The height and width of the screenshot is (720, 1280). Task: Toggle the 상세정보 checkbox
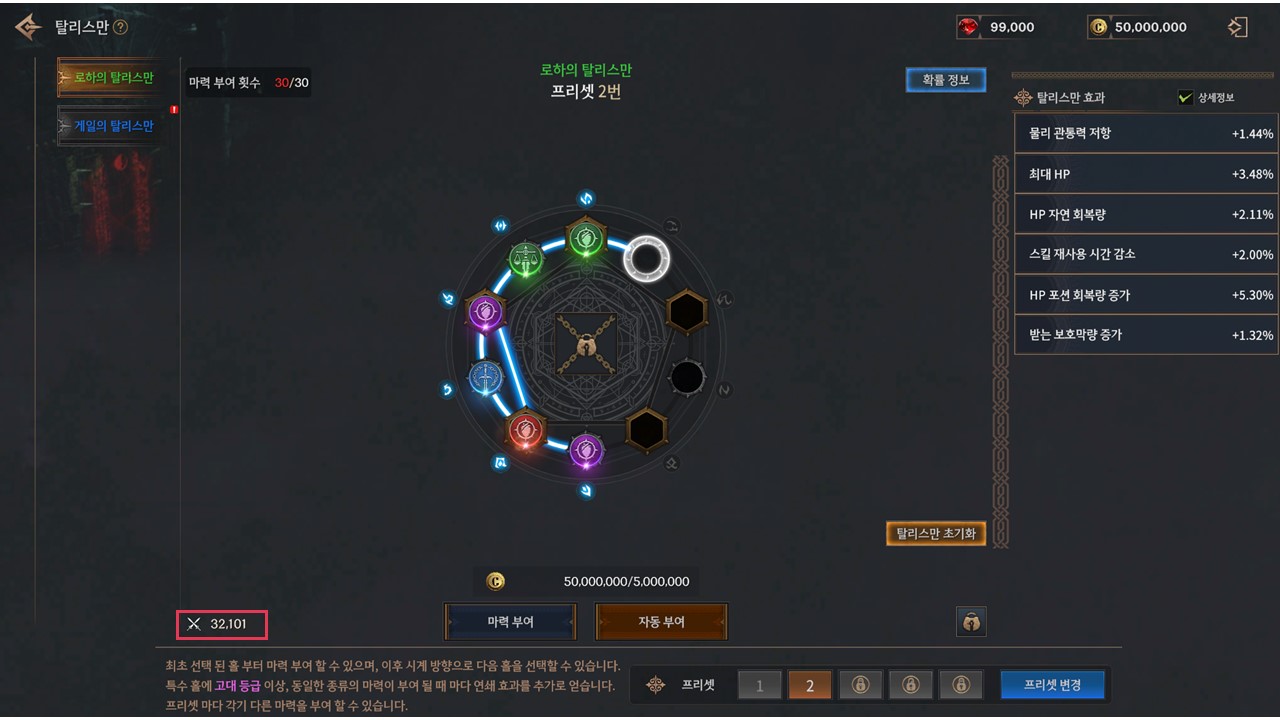point(1186,98)
